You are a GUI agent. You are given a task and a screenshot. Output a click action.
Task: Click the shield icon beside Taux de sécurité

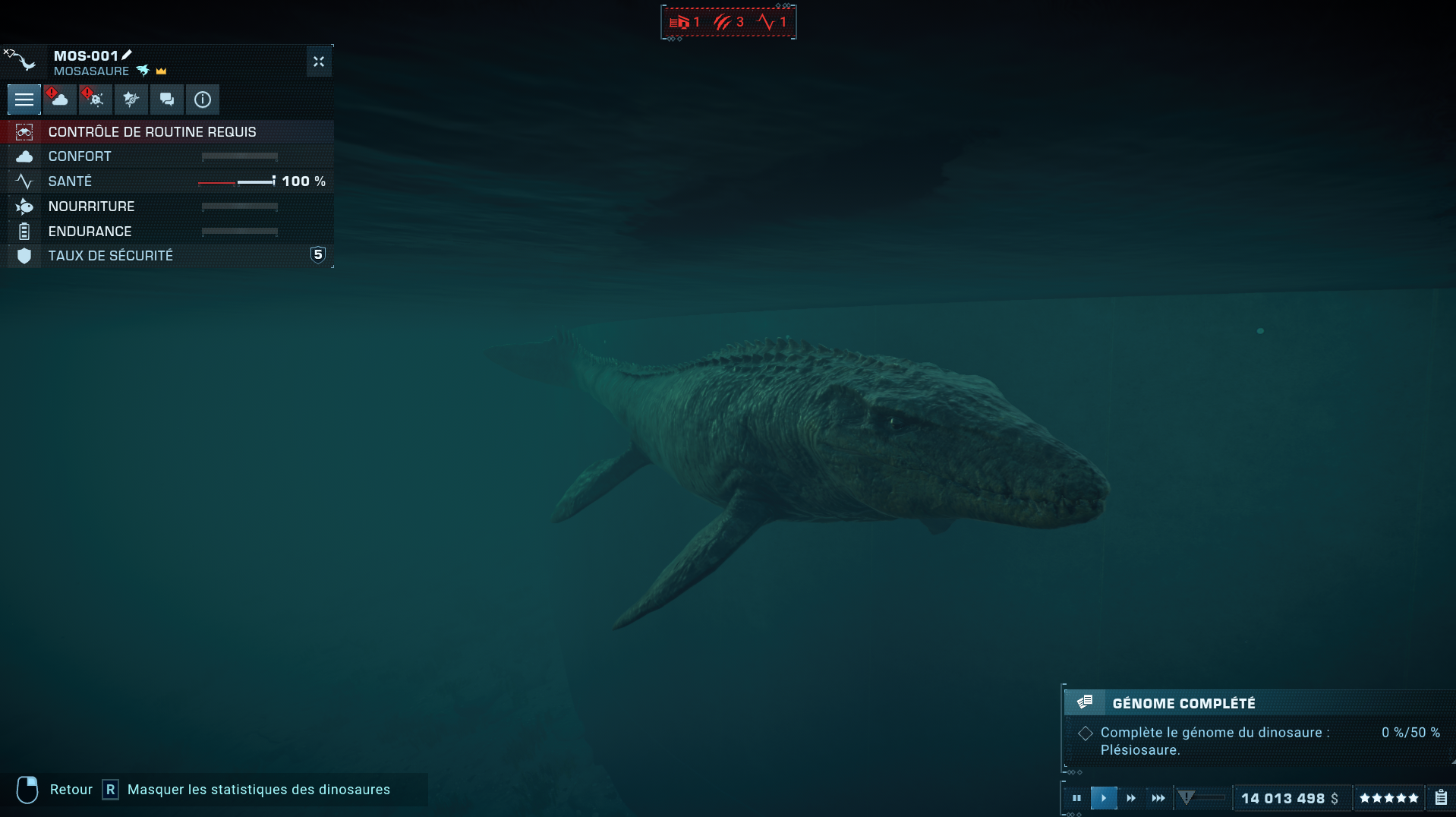click(25, 255)
